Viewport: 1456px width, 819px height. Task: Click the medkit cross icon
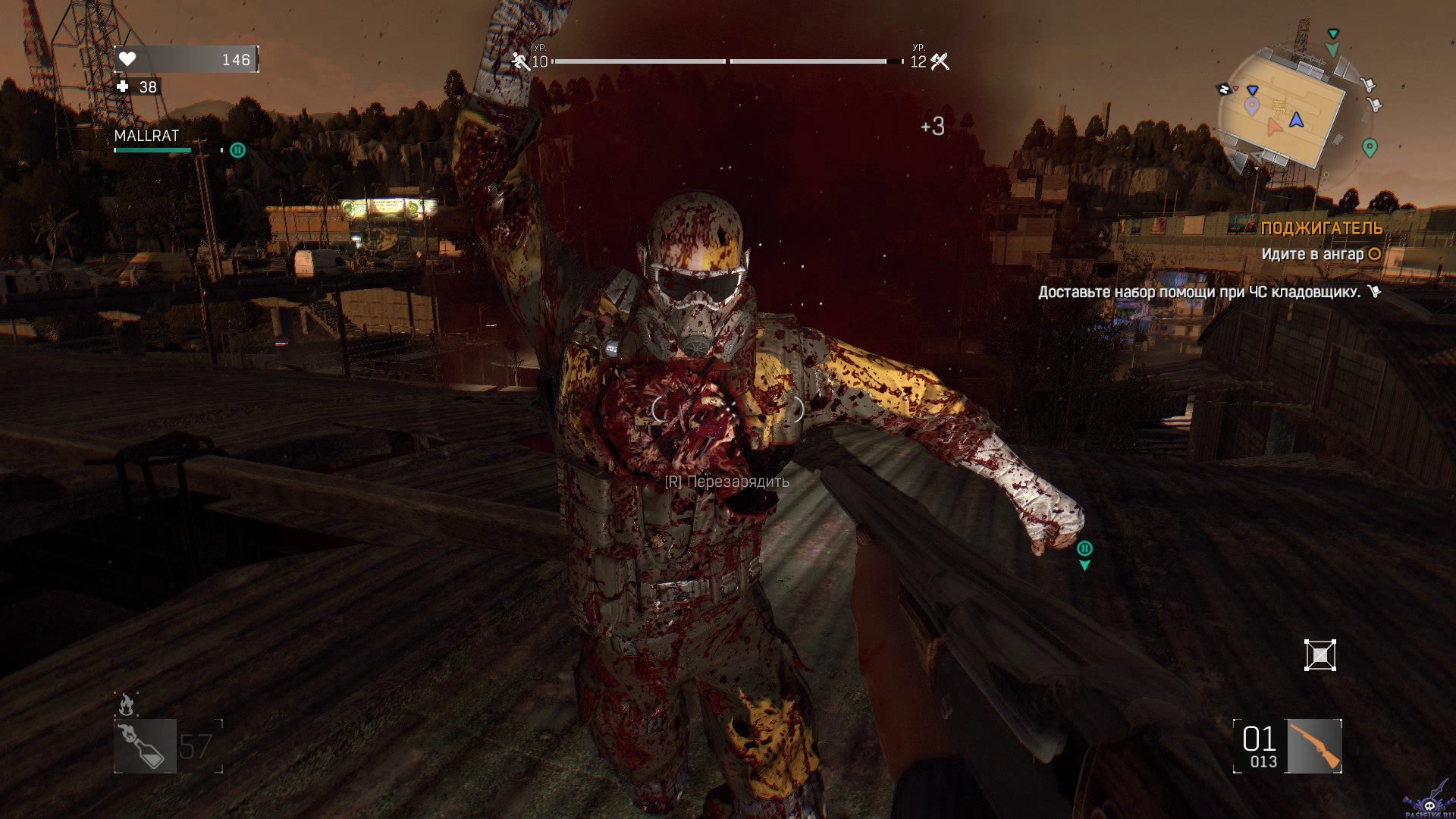click(x=124, y=87)
